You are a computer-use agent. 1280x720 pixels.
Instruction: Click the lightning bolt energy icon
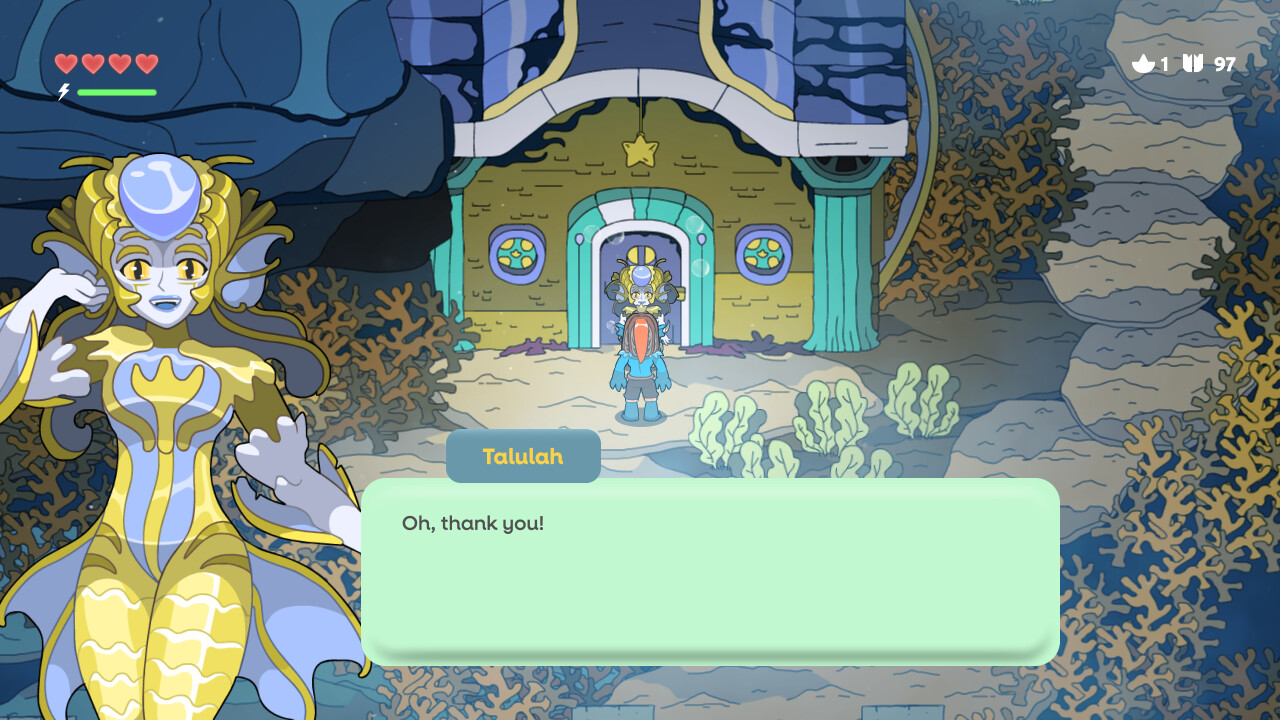click(63, 92)
